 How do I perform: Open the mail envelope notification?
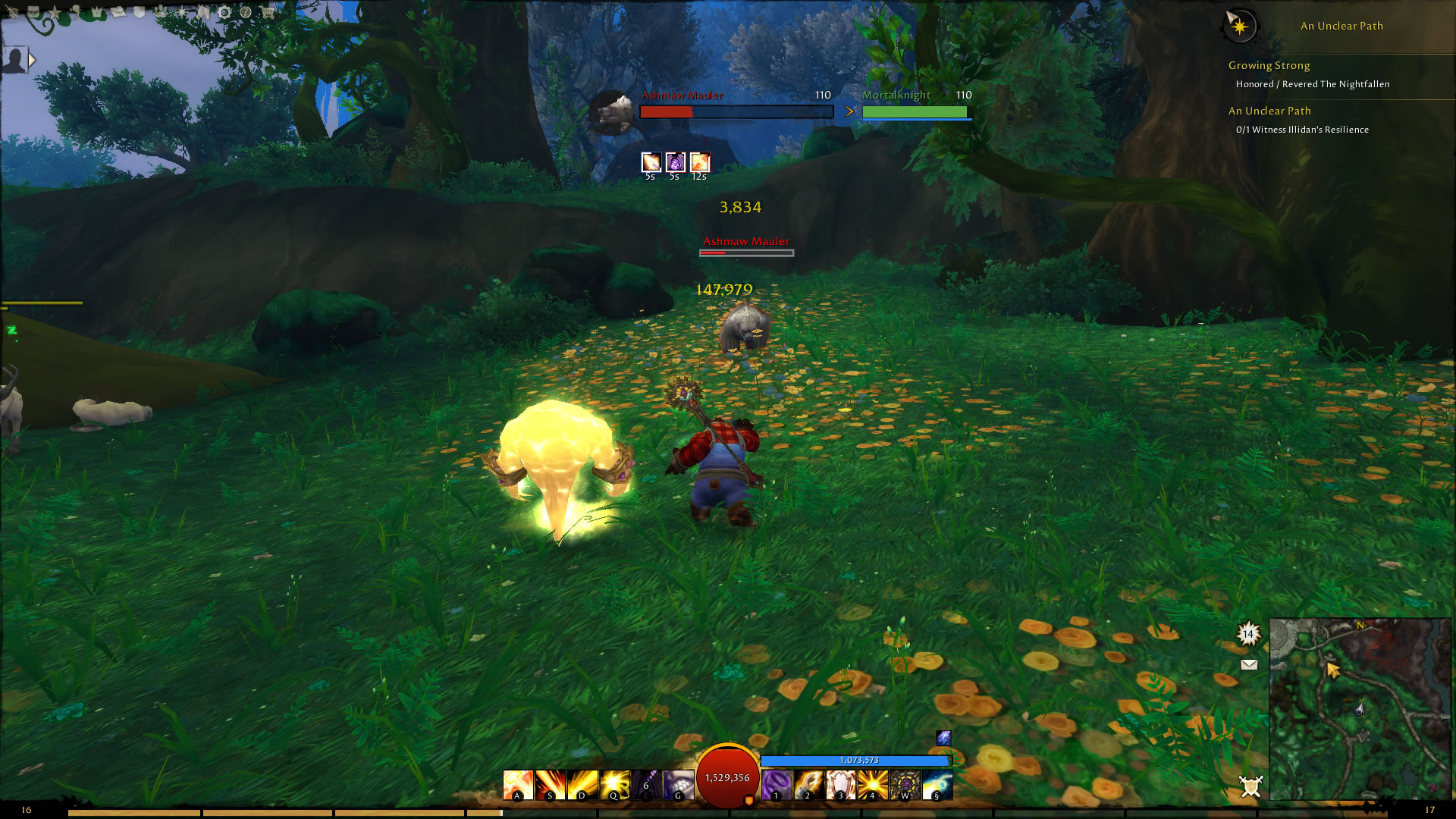[x=1249, y=665]
